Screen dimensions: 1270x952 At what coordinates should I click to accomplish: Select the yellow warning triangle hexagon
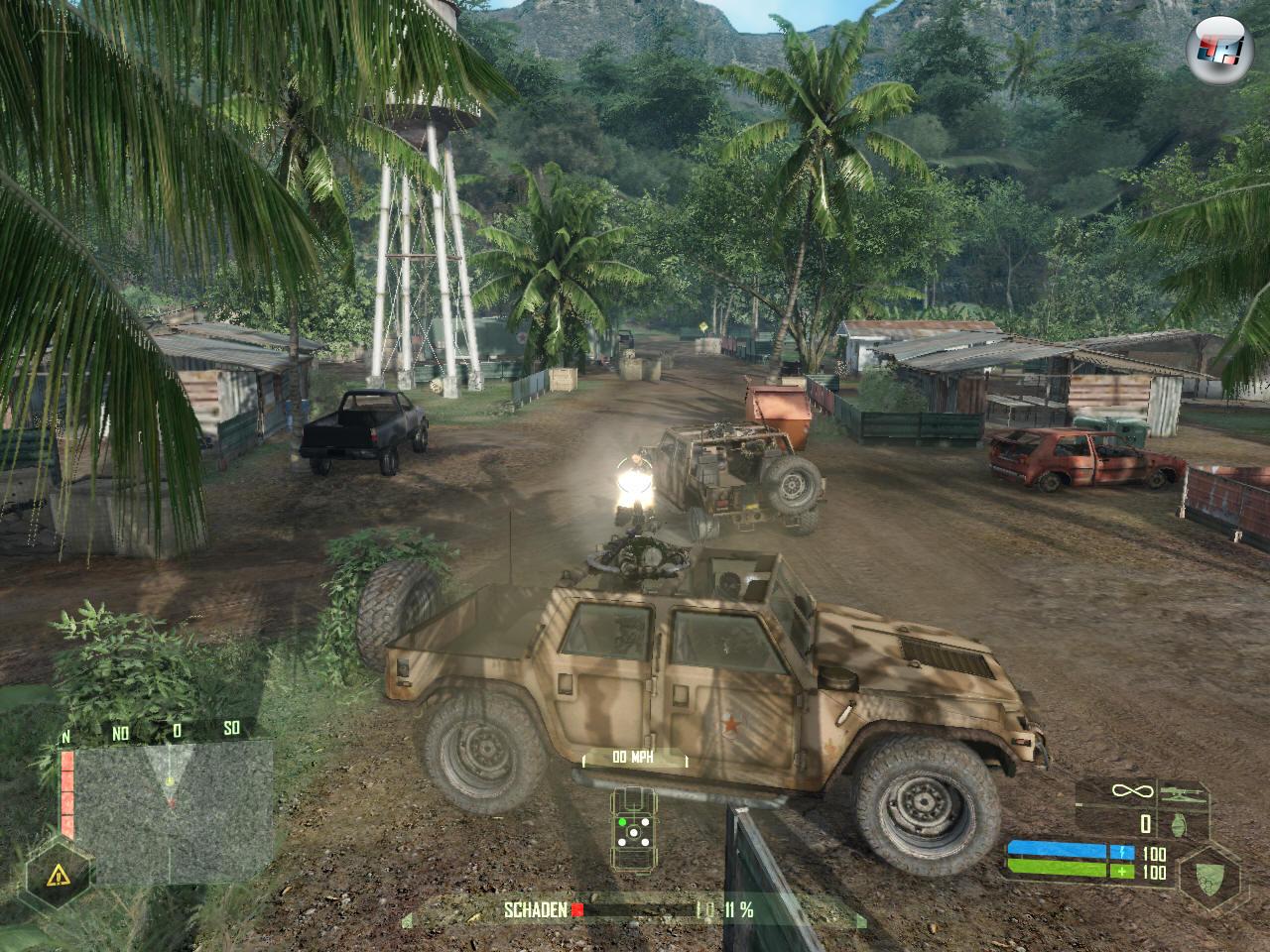[58, 874]
